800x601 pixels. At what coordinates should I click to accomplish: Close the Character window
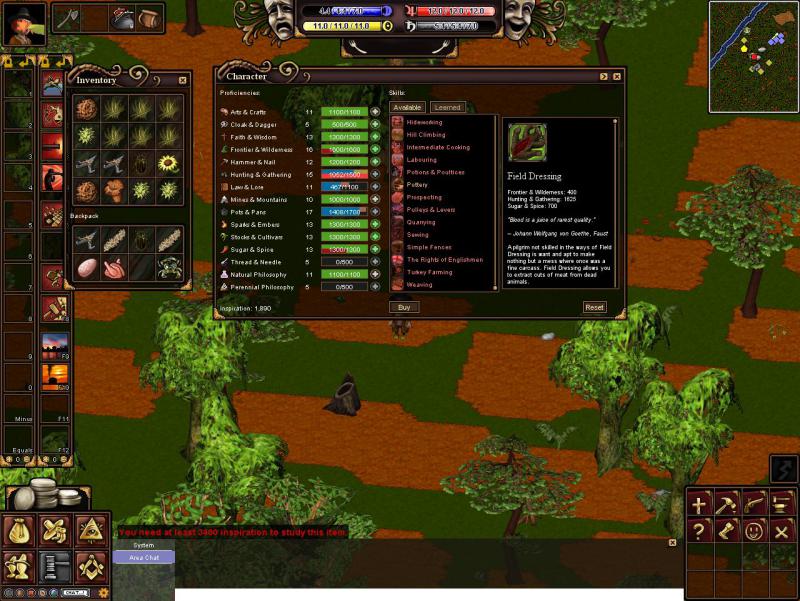[617, 76]
